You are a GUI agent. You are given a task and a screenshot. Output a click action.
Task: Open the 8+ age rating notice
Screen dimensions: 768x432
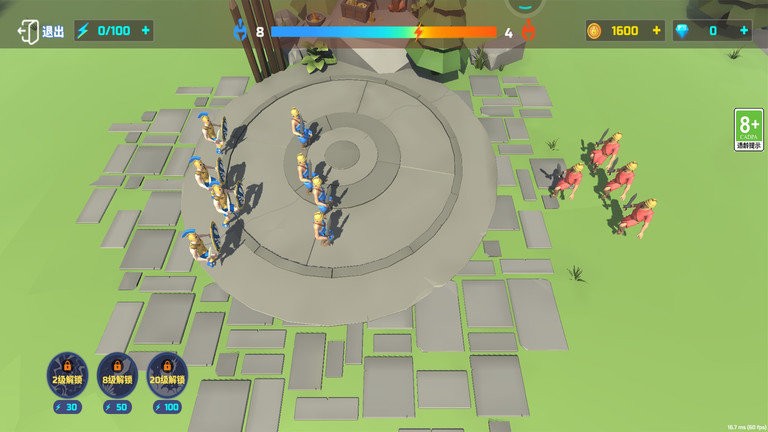748,130
